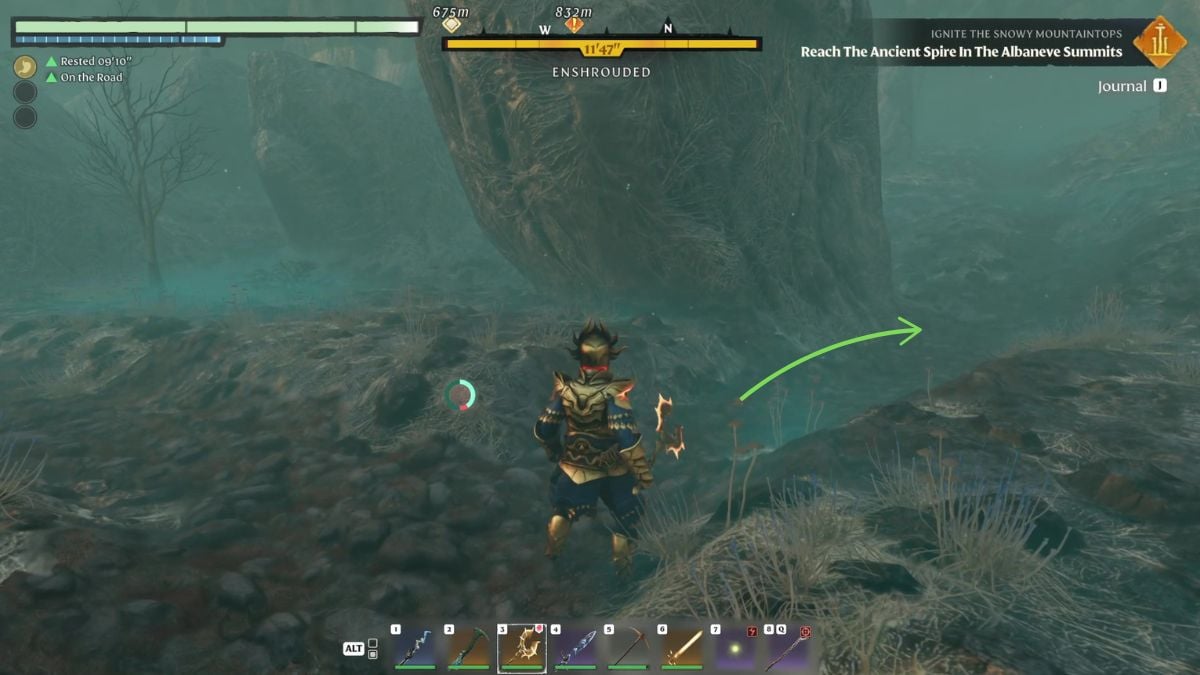Select the white diamond compass marker
This screenshot has height=675, width=1200.
[x=452, y=25]
